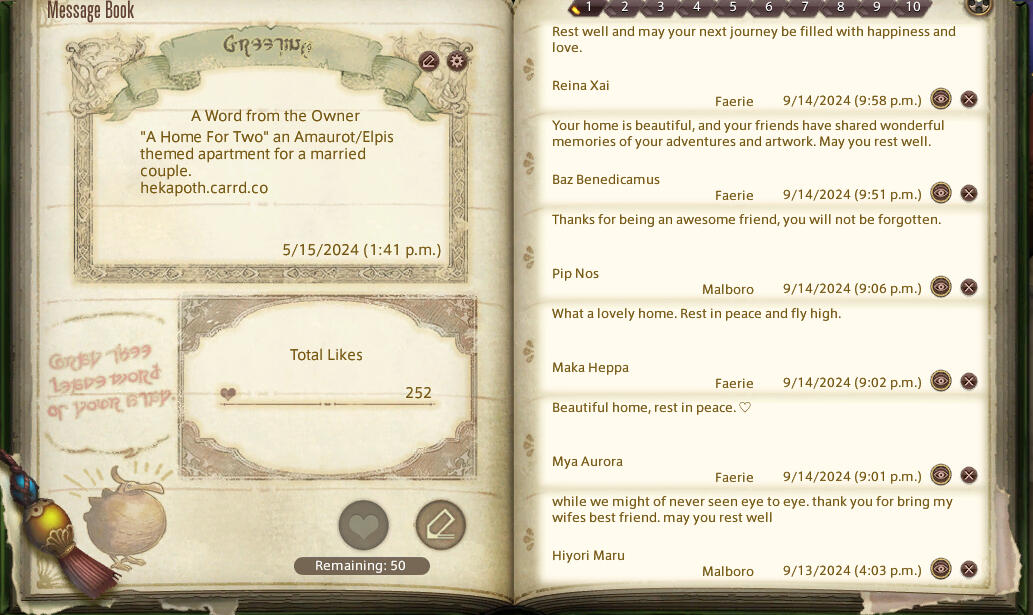Click the eye icon beside Pip Nos
This screenshot has height=615, width=1033.
coord(940,287)
